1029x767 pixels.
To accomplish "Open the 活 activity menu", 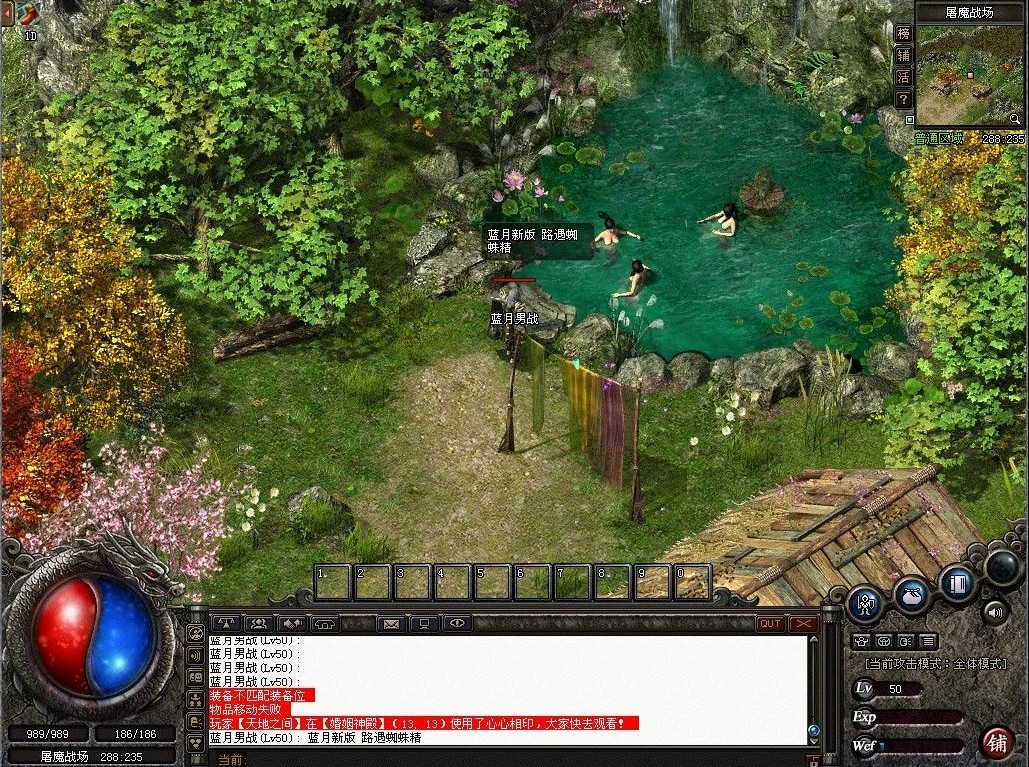I will pyautogui.click(x=903, y=77).
